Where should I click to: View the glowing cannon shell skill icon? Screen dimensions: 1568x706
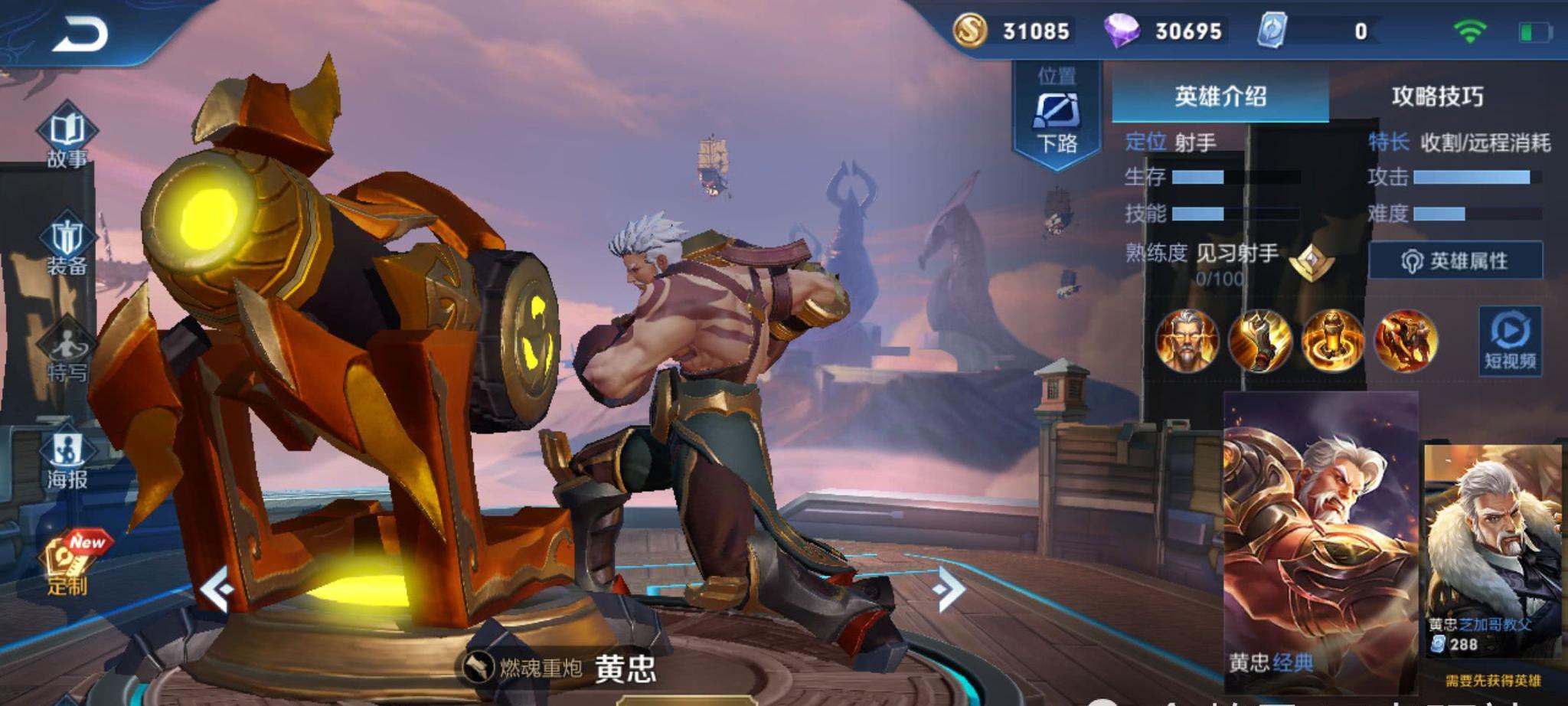[x=1332, y=340]
